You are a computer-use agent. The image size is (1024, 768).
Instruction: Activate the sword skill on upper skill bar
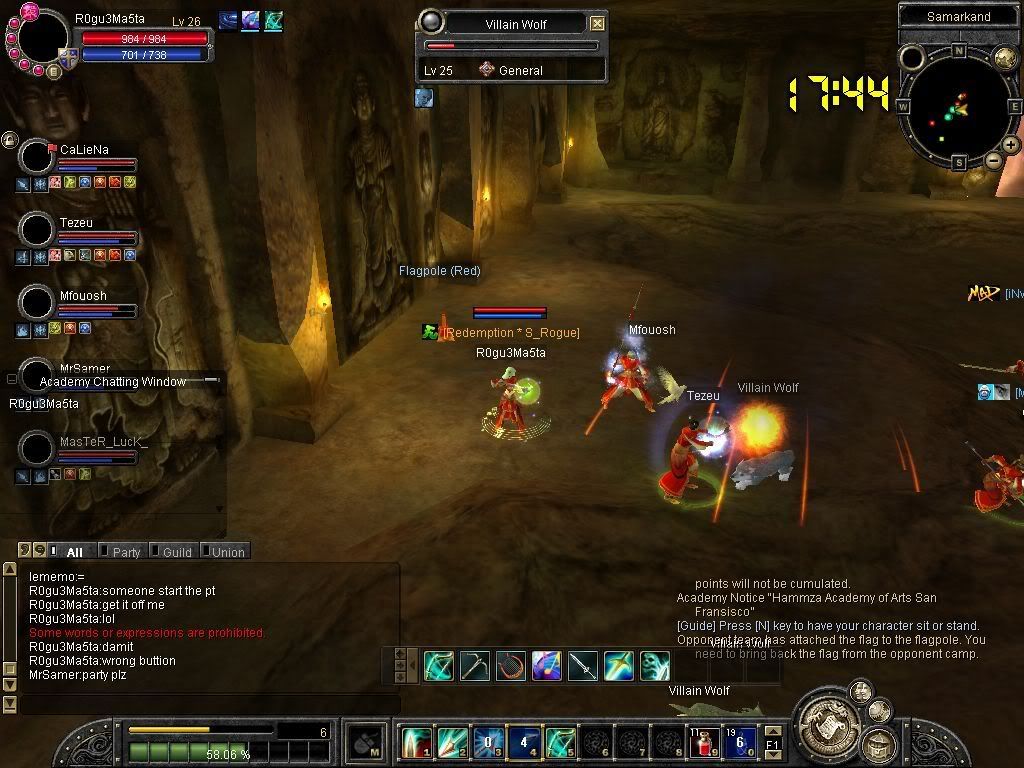[582, 666]
